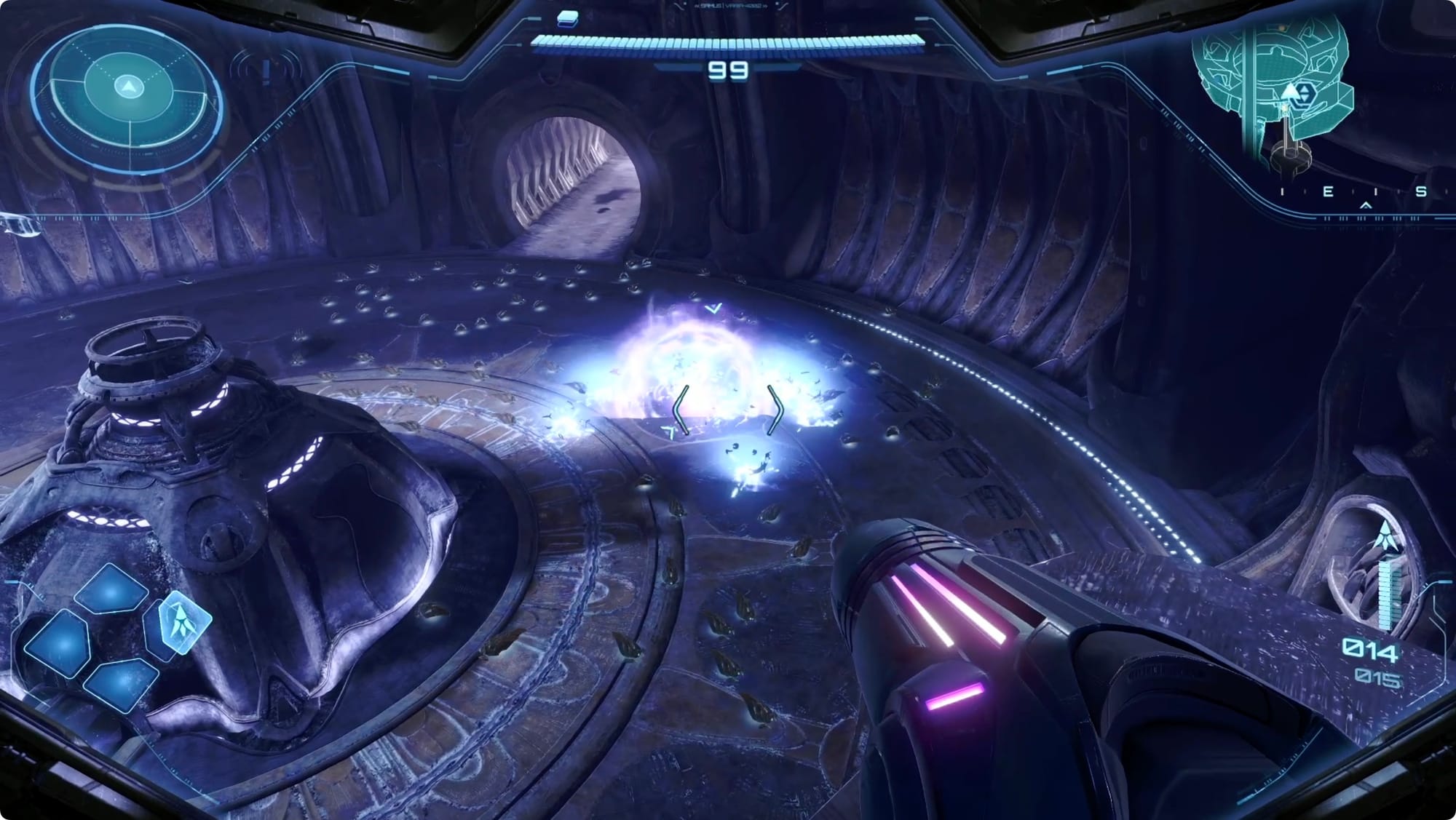
Task: Click the missile icon above the ammo gauge
Action: click(1385, 537)
